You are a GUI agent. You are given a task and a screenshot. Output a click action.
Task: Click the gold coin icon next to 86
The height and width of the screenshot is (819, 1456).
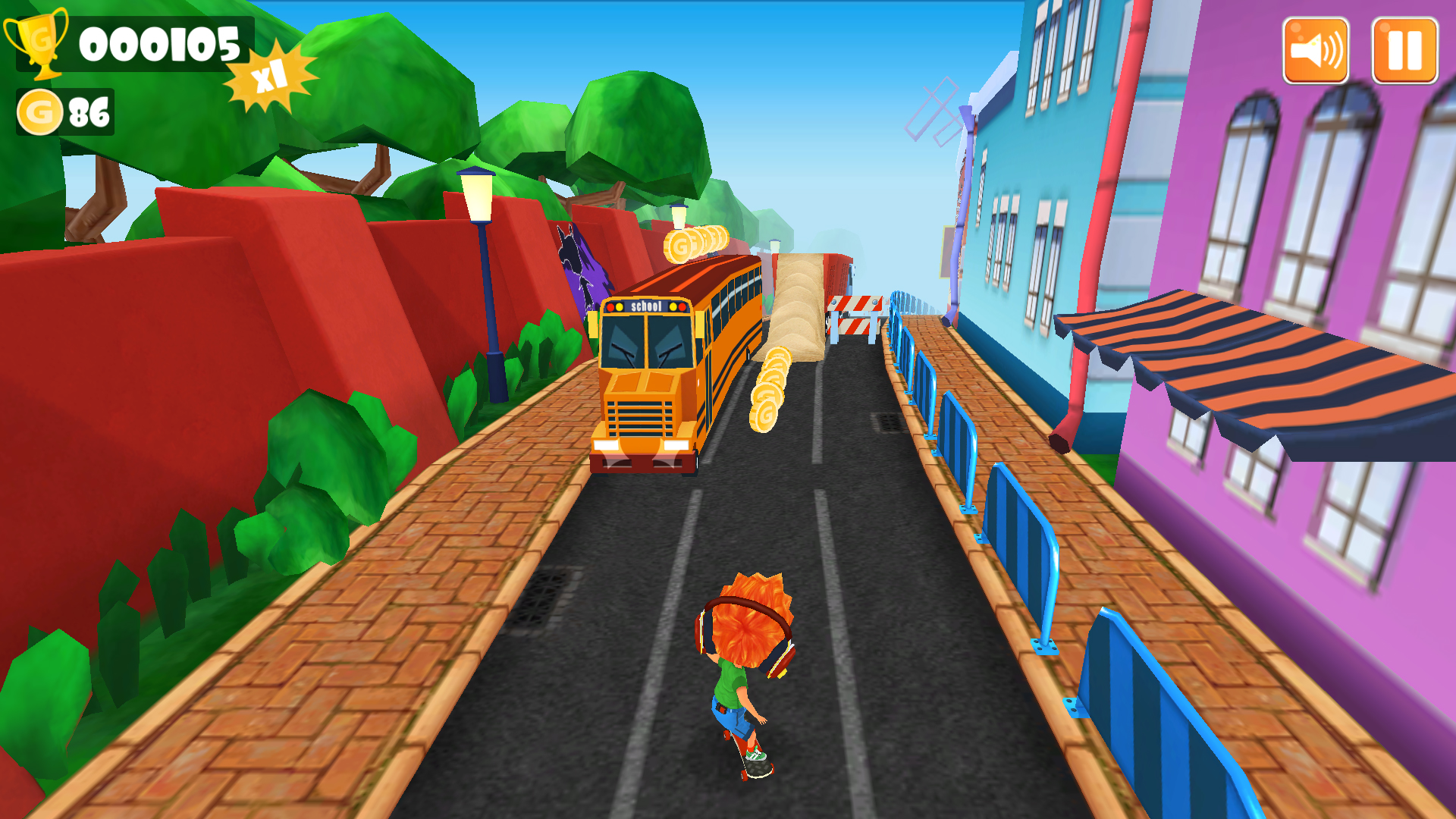39,112
